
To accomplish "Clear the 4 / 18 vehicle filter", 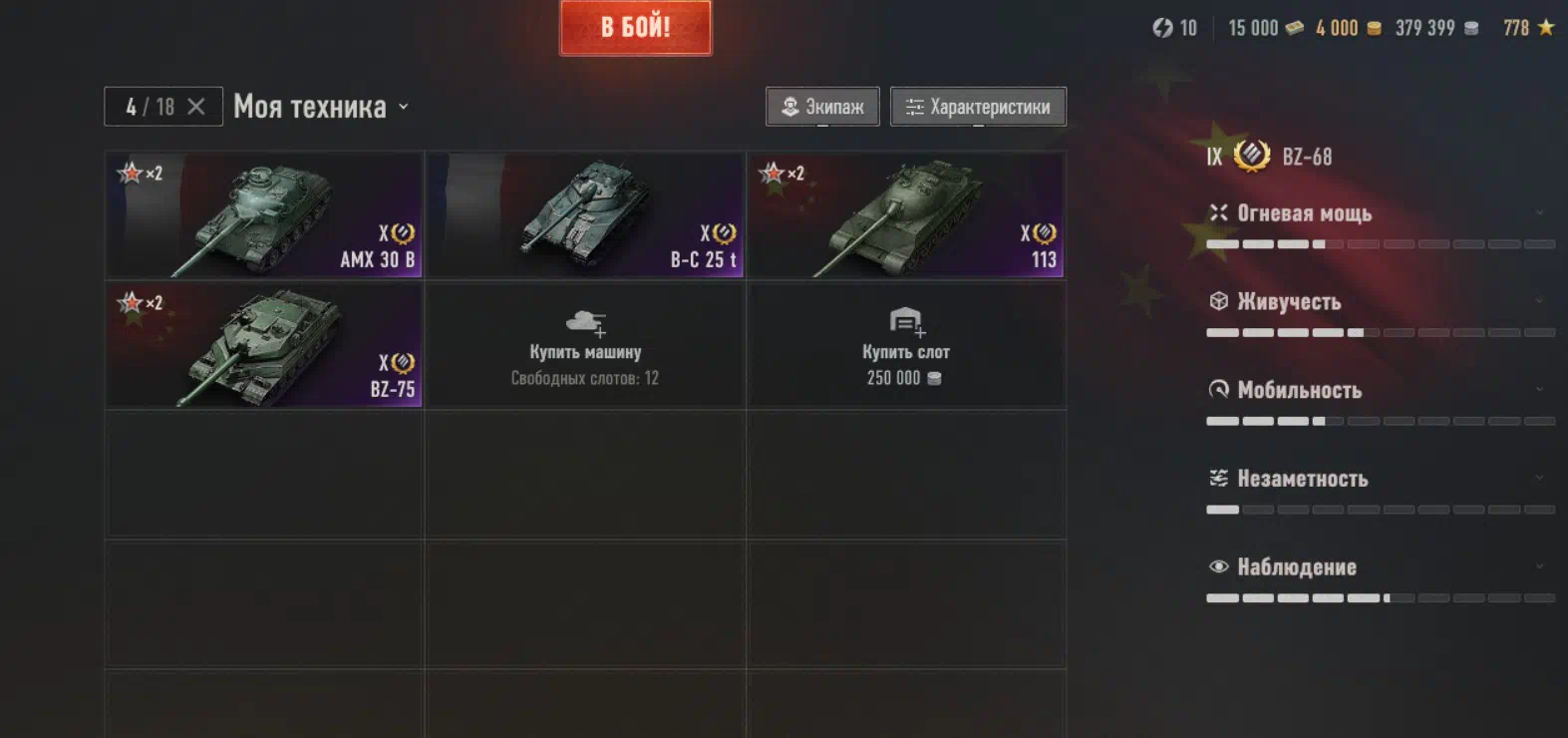I will tap(196, 107).
